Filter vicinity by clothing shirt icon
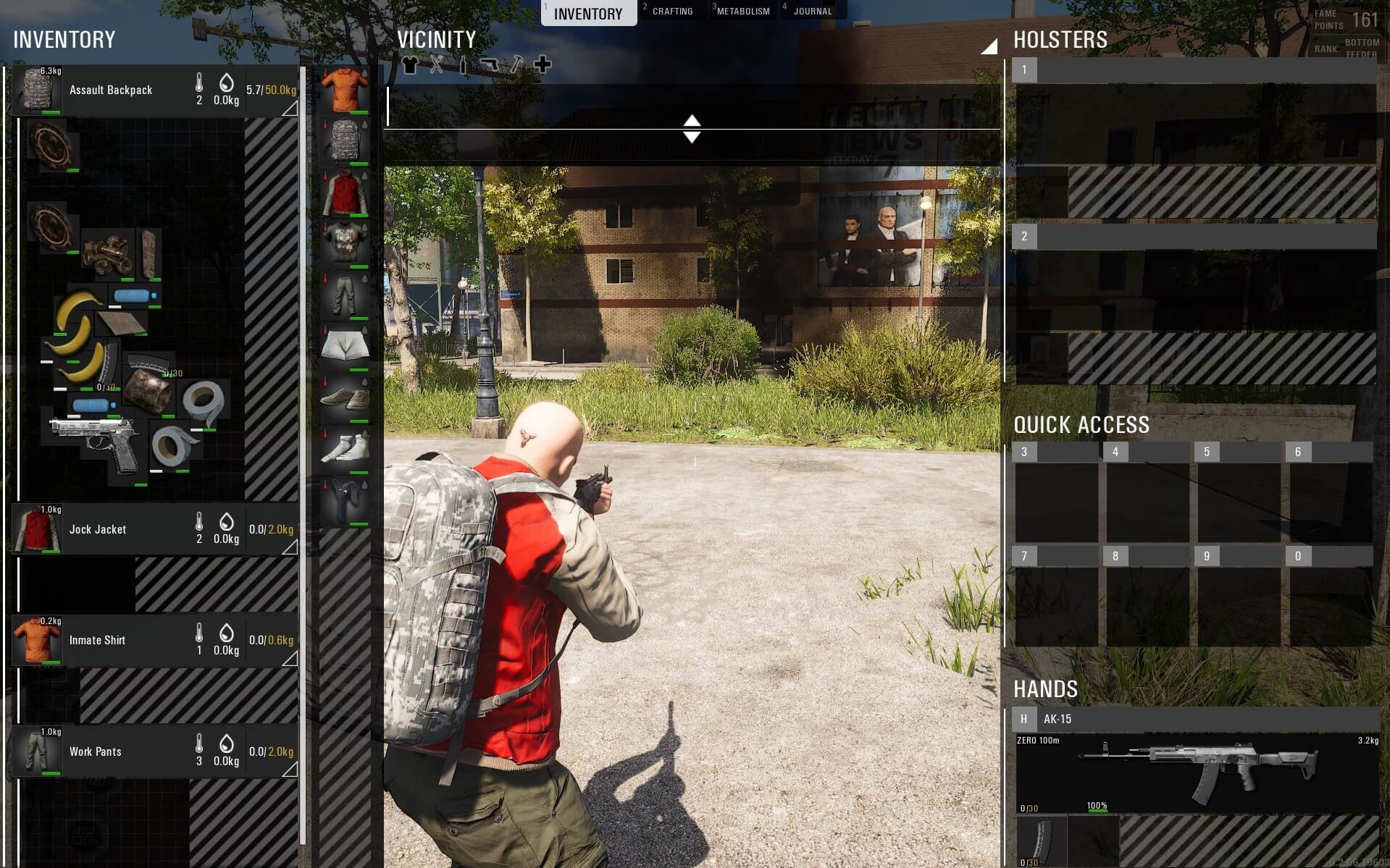Viewport: 1390px width, 868px height. coord(410,65)
